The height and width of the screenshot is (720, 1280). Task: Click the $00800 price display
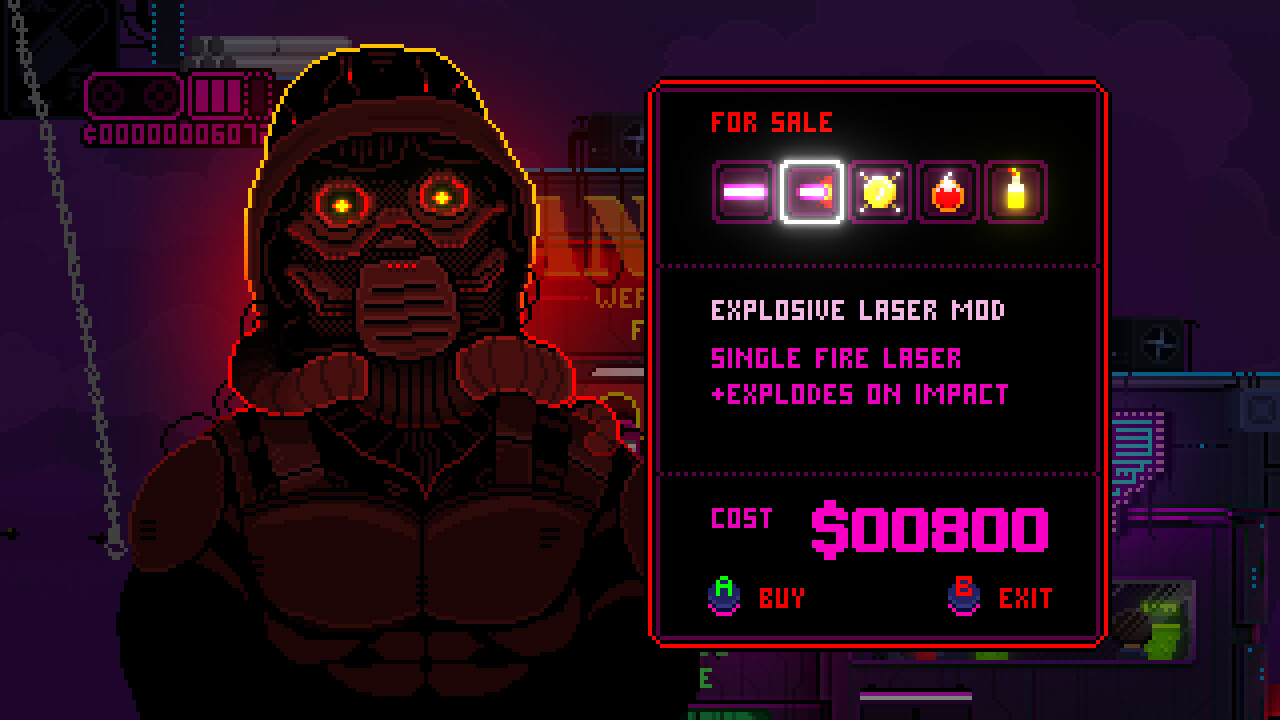930,530
